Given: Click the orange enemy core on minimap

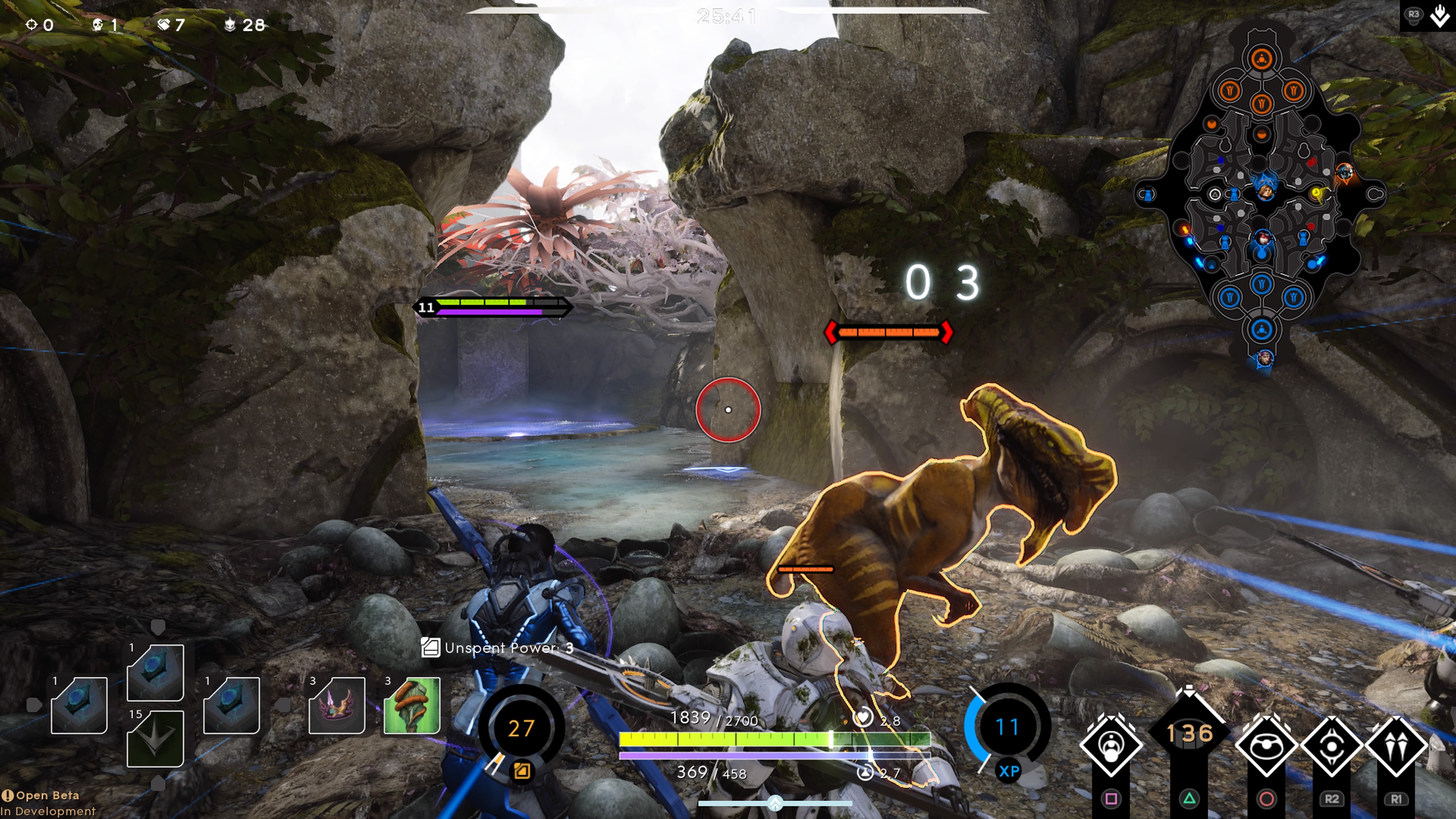Looking at the screenshot, I should pyautogui.click(x=1261, y=59).
